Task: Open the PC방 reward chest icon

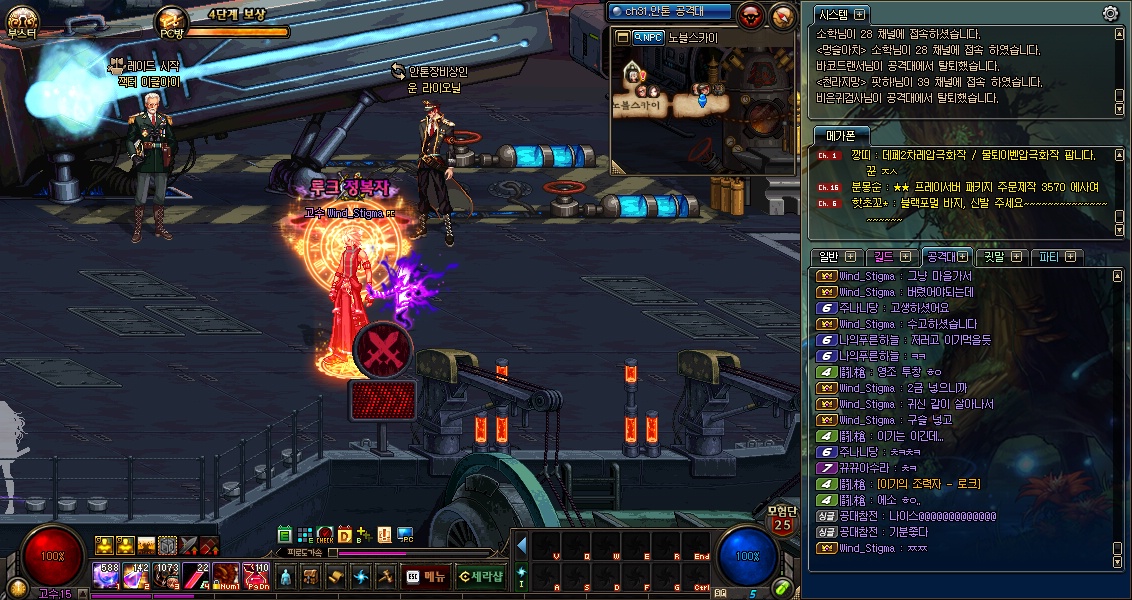Action: (171, 20)
